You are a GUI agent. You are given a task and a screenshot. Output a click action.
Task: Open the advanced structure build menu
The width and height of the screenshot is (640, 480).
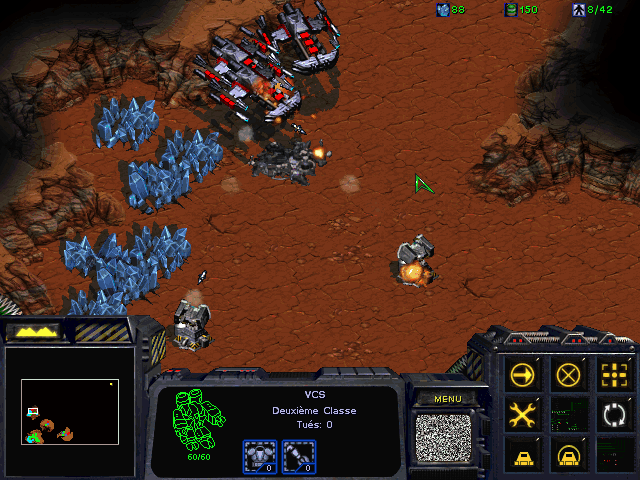(568, 453)
